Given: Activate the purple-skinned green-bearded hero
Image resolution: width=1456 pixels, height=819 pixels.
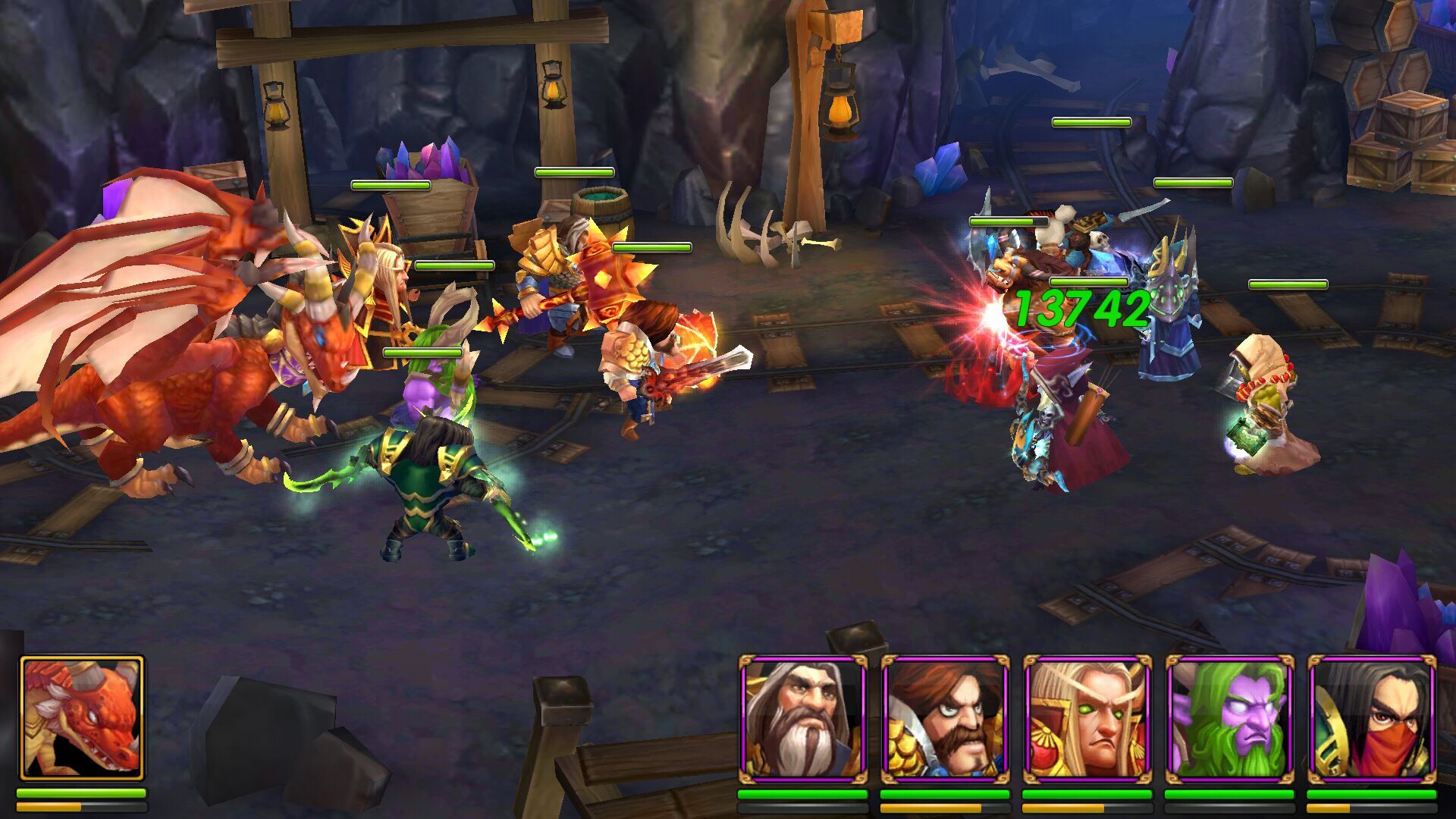Looking at the screenshot, I should [x=1229, y=719].
